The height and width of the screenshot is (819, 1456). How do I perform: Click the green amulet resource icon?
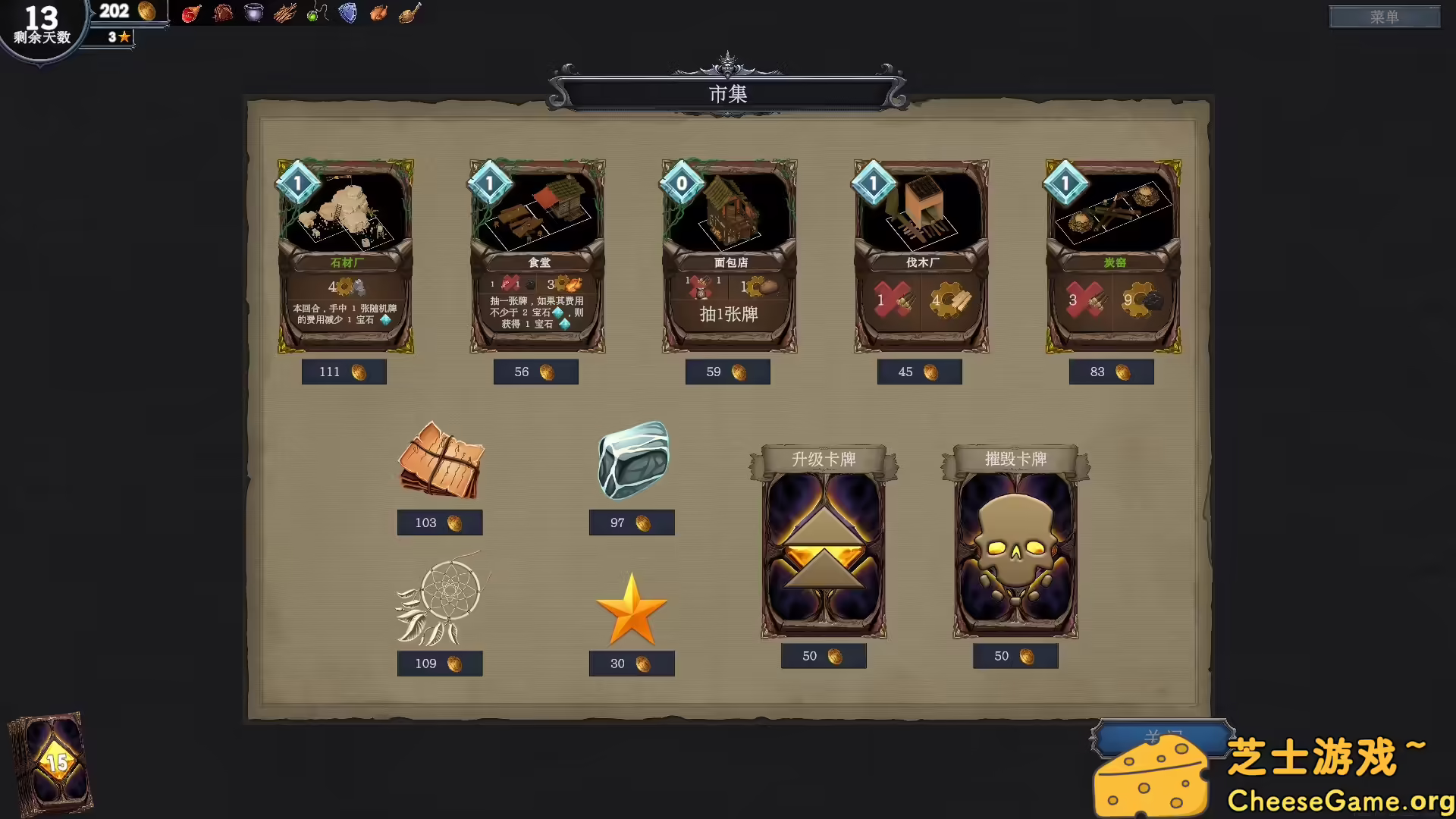coord(315,12)
